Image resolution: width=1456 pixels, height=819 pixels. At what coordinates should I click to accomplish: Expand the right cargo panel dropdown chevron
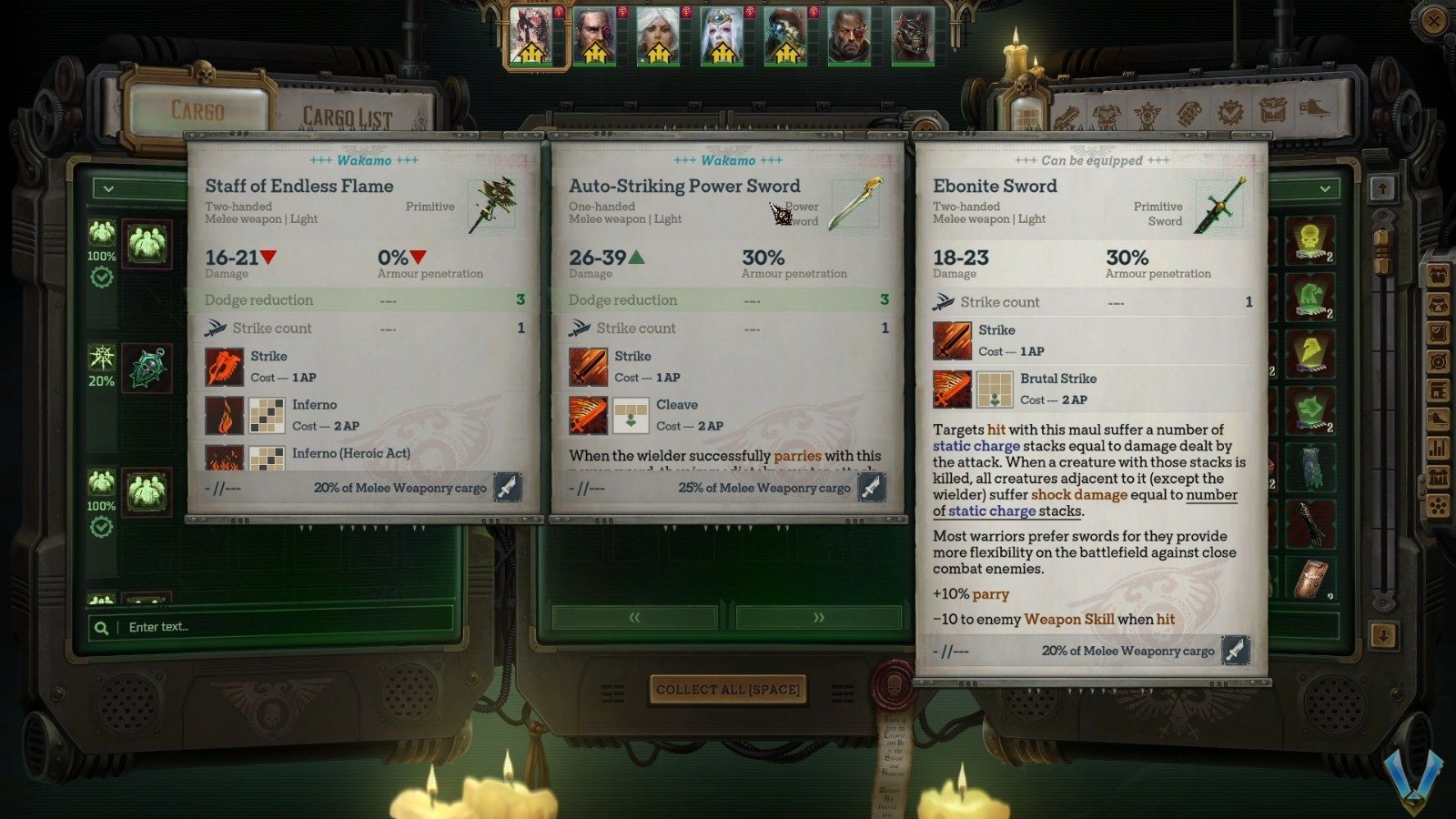pyautogui.click(x=1322, y=189)
